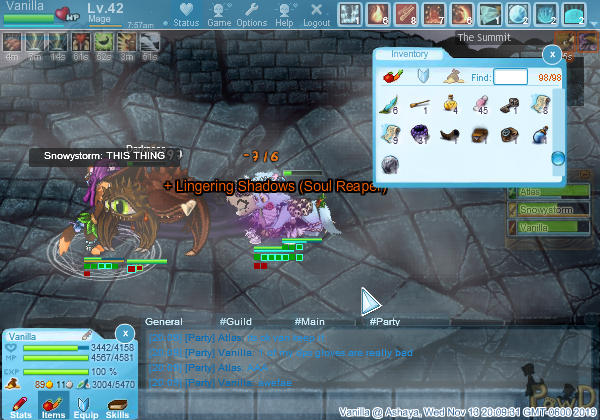This screenshot has width=600, height=420.
Task: Switch to the Skills tab
Action: [117, 405]
